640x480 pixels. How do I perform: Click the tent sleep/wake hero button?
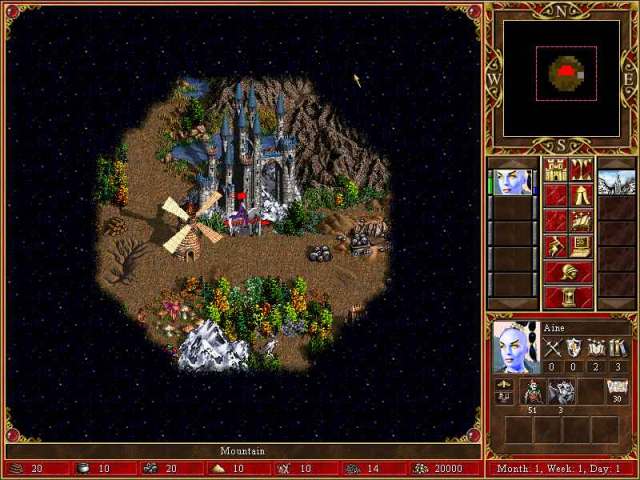(x=580, y=195)
